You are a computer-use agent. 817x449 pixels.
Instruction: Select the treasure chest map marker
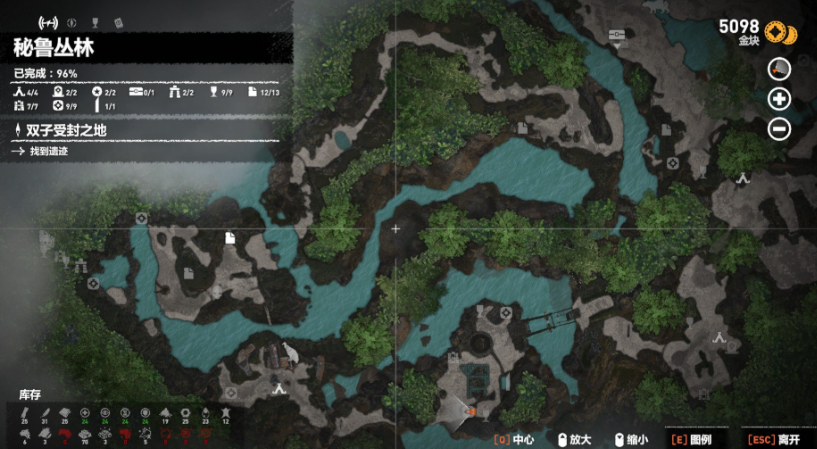tap(616, 36)
